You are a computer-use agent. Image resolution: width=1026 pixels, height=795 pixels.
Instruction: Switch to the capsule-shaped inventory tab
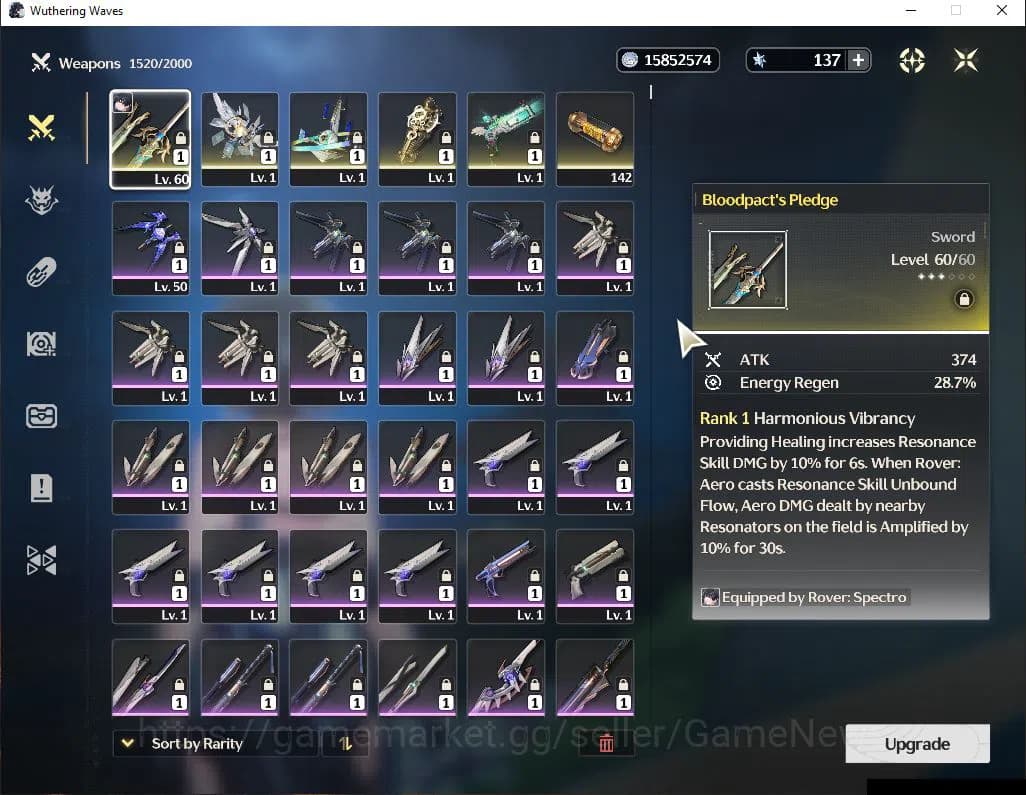click(x=41, y=272)
